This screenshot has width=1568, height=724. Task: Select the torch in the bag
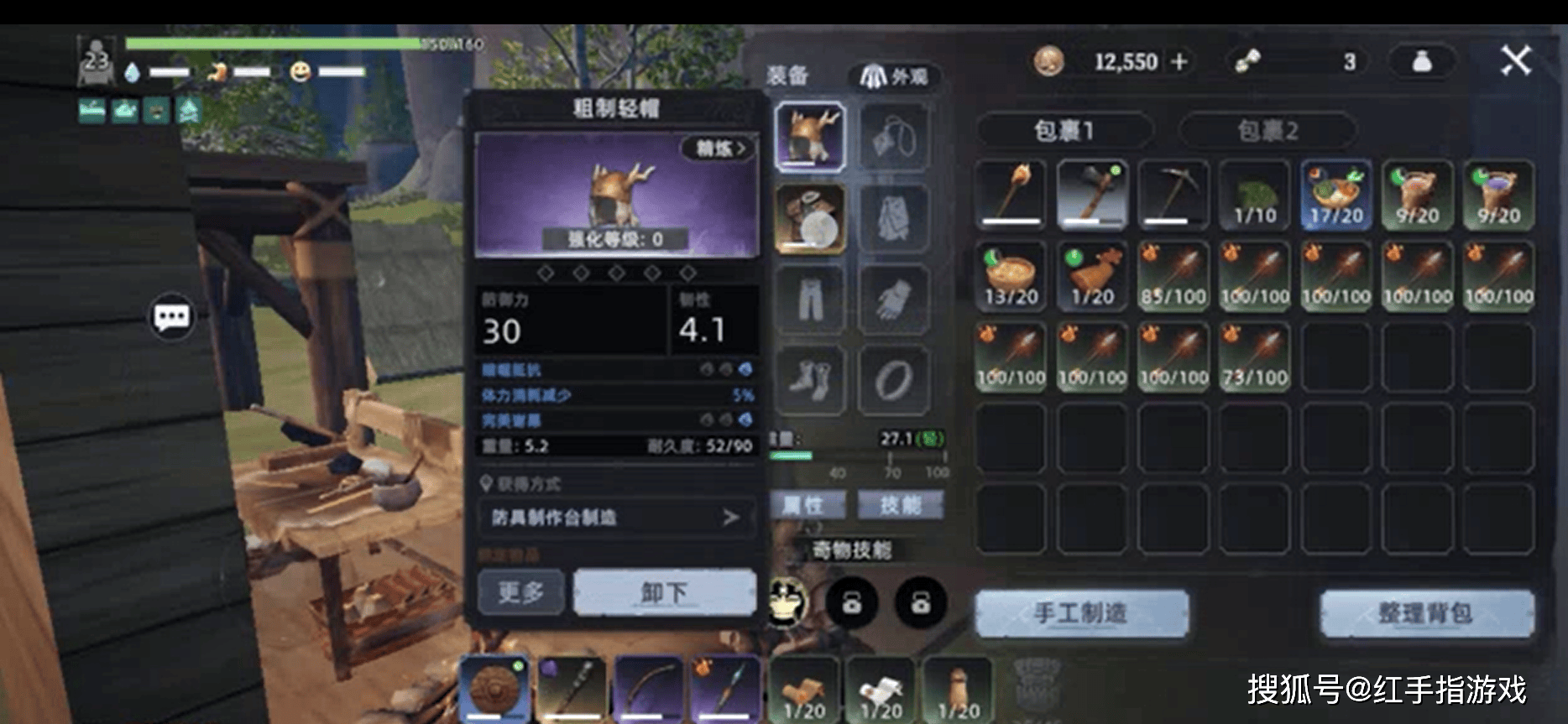(x=1011, y=195)
